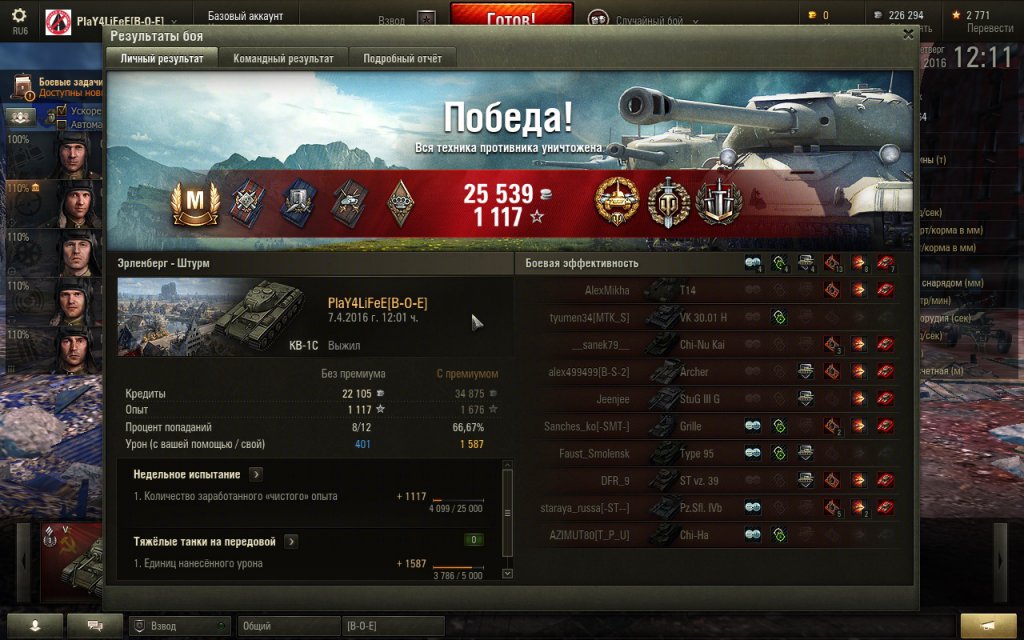Open the Общий chat channel
The height and width of the screenshot is (640, 1024).
point(288,626)
